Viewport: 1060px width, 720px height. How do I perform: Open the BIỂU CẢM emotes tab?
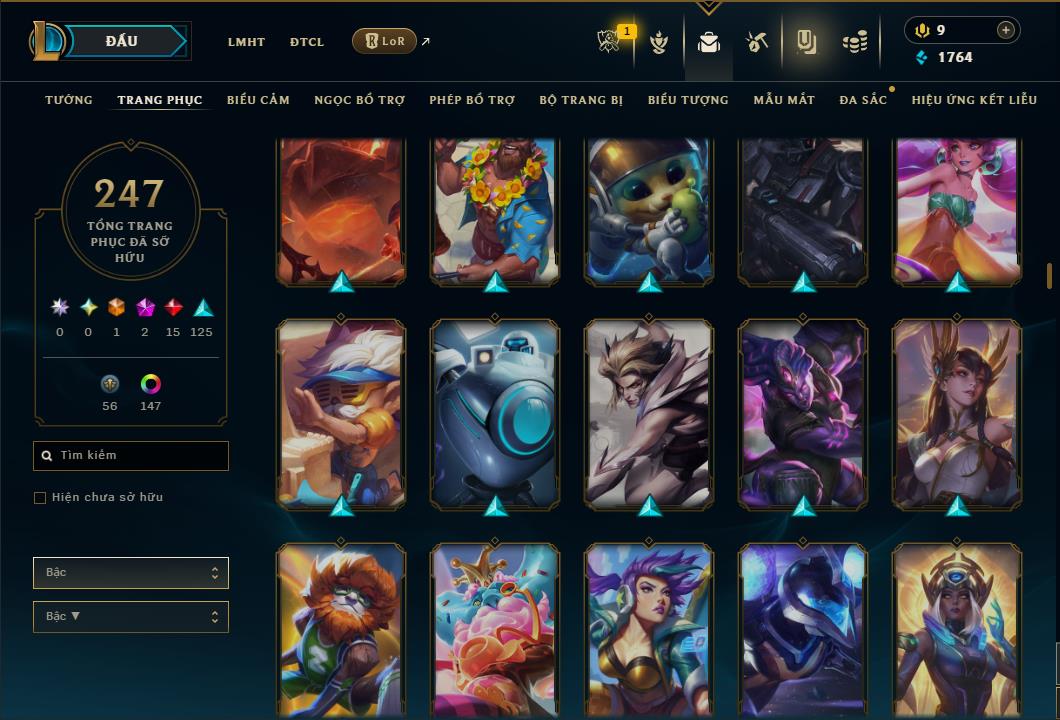point(258,100)
